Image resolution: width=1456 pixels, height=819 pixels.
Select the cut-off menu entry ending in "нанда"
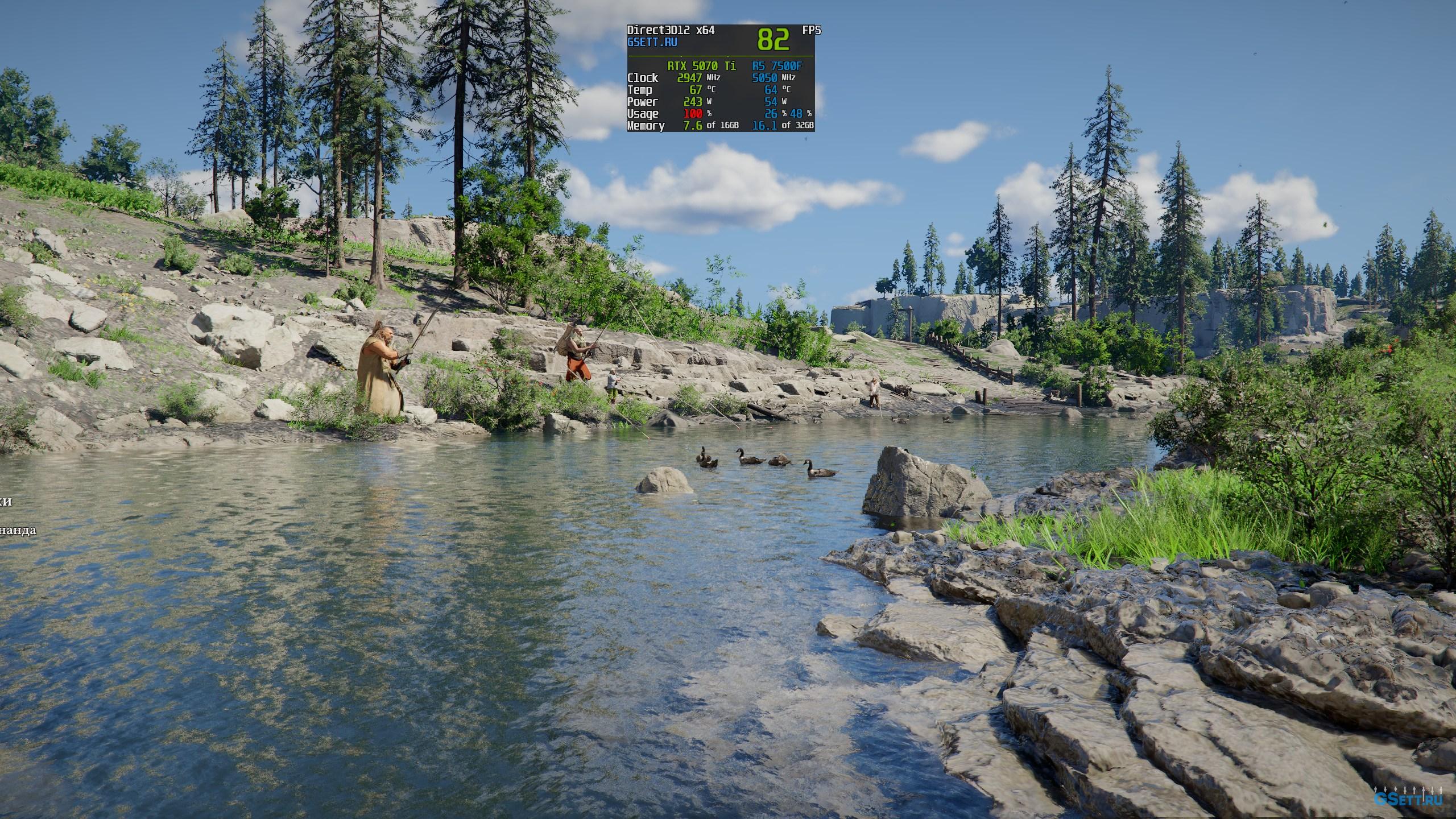coord(18,530)
